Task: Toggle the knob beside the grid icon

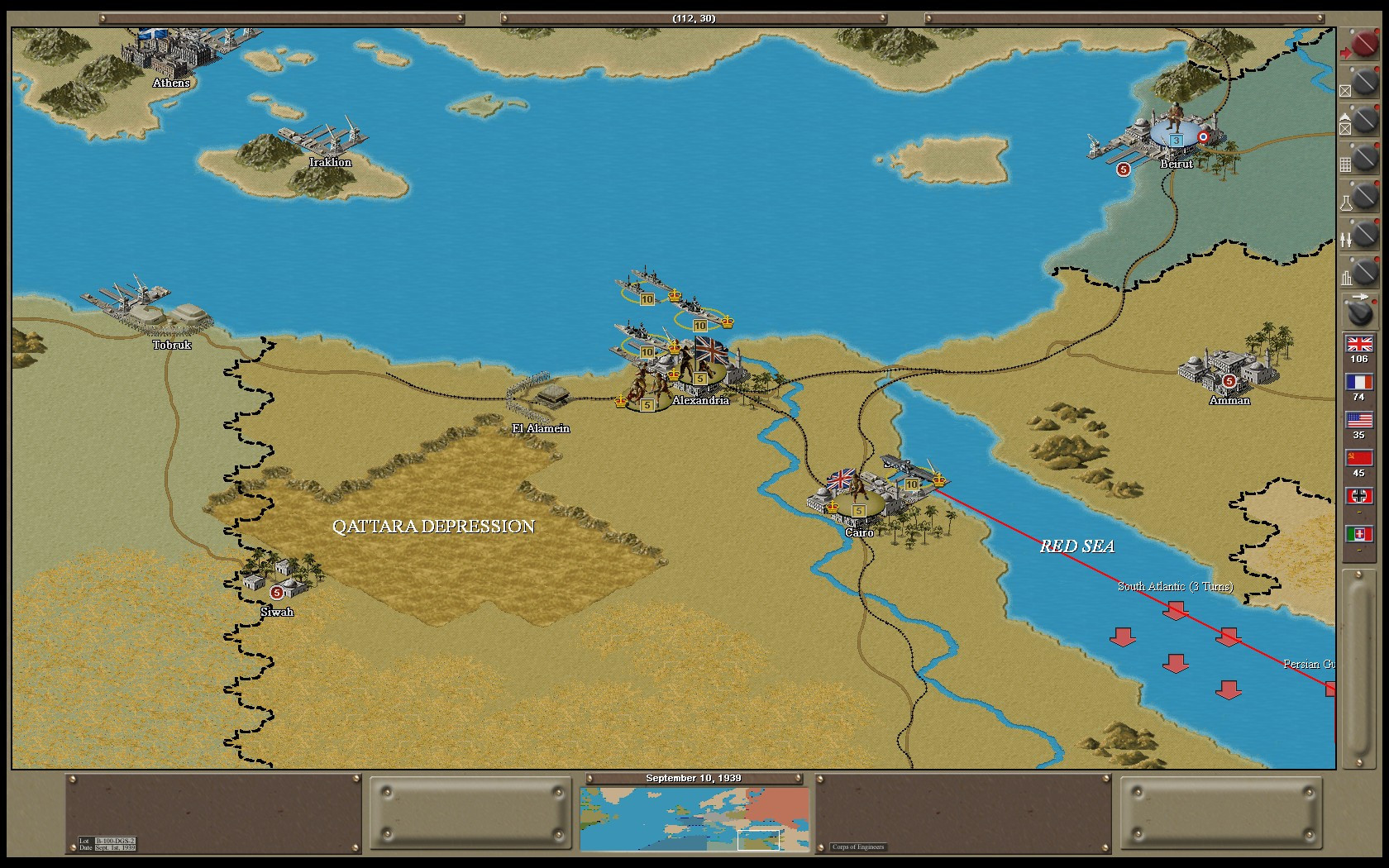Action: coord(1364,159)
